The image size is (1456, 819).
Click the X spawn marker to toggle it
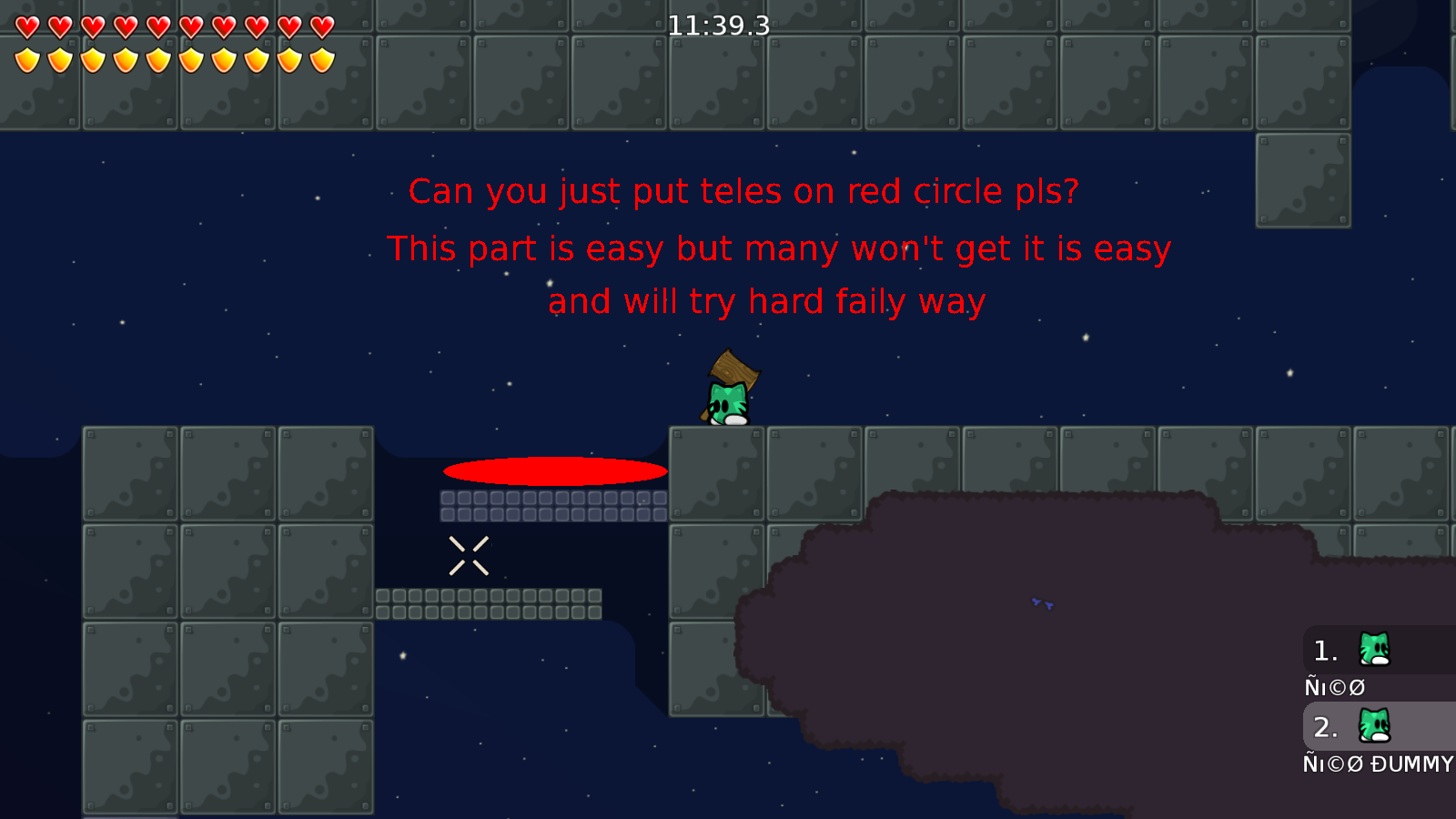point(470,555)
